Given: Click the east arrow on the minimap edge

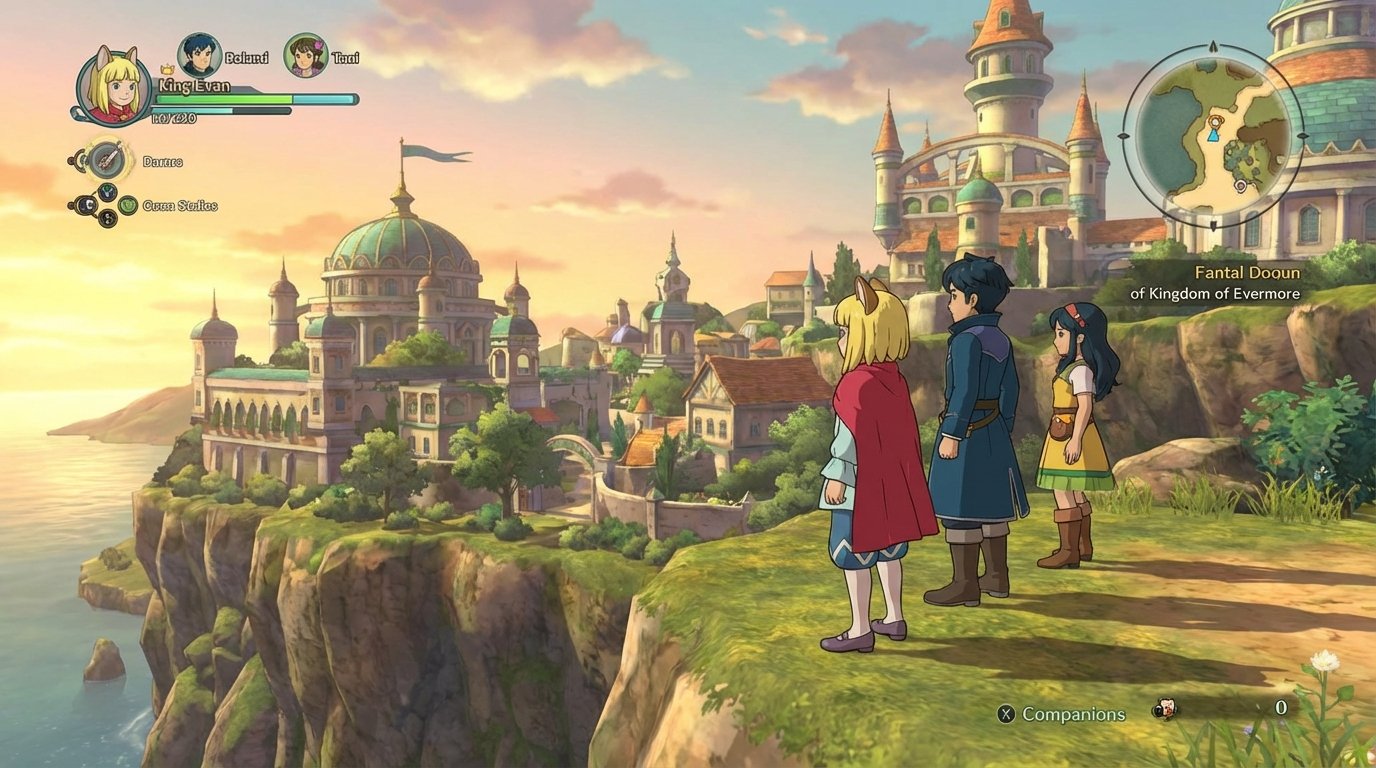Looking at the screenshot, I should (x=1302, y=136).
